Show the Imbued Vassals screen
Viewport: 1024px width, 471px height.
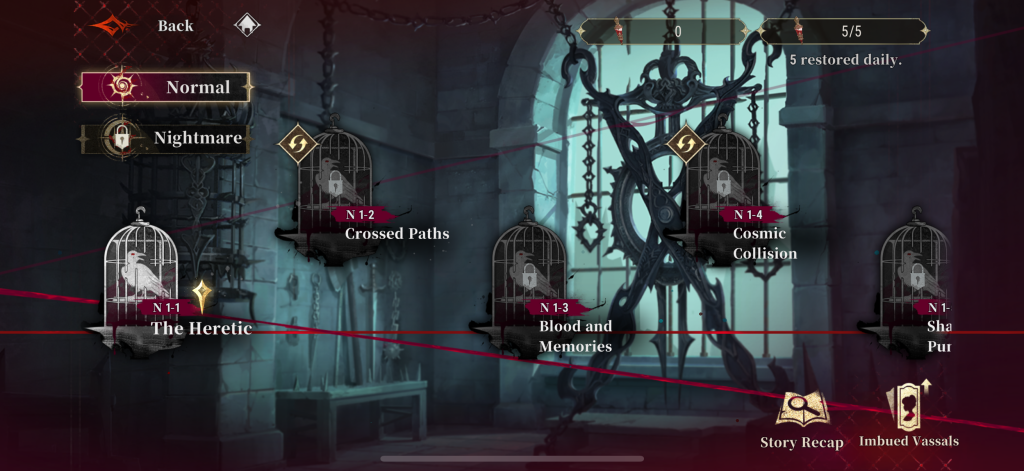point(909,416)
